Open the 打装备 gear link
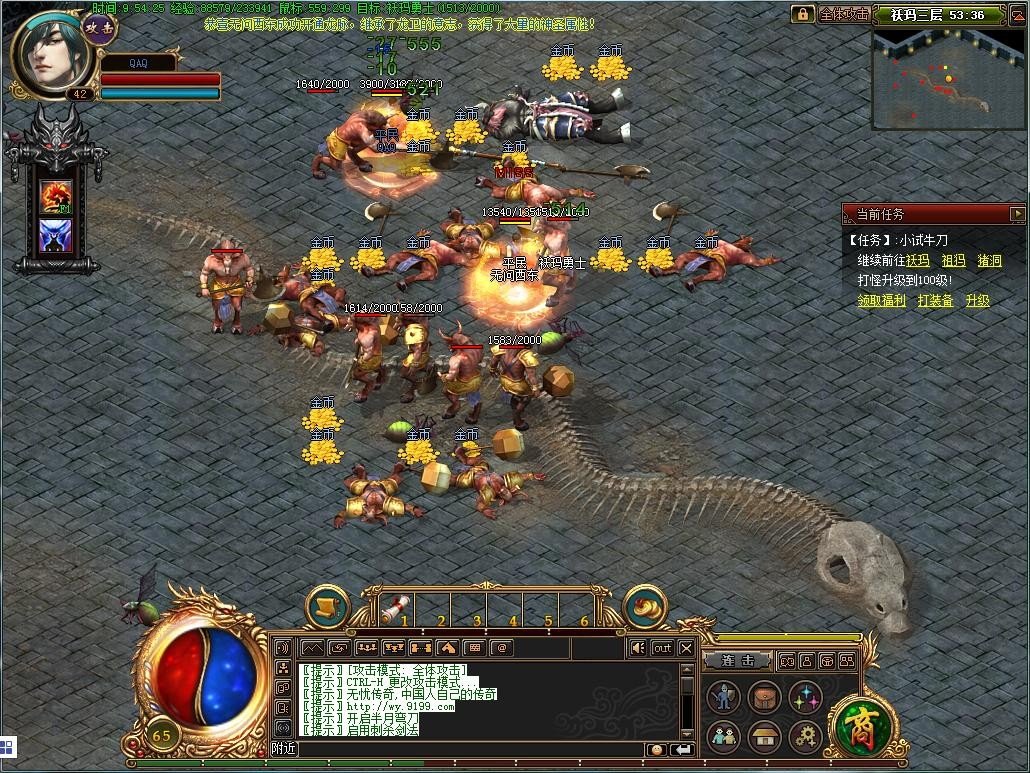Screen dimensions: 1030x773 pos(935,300)
